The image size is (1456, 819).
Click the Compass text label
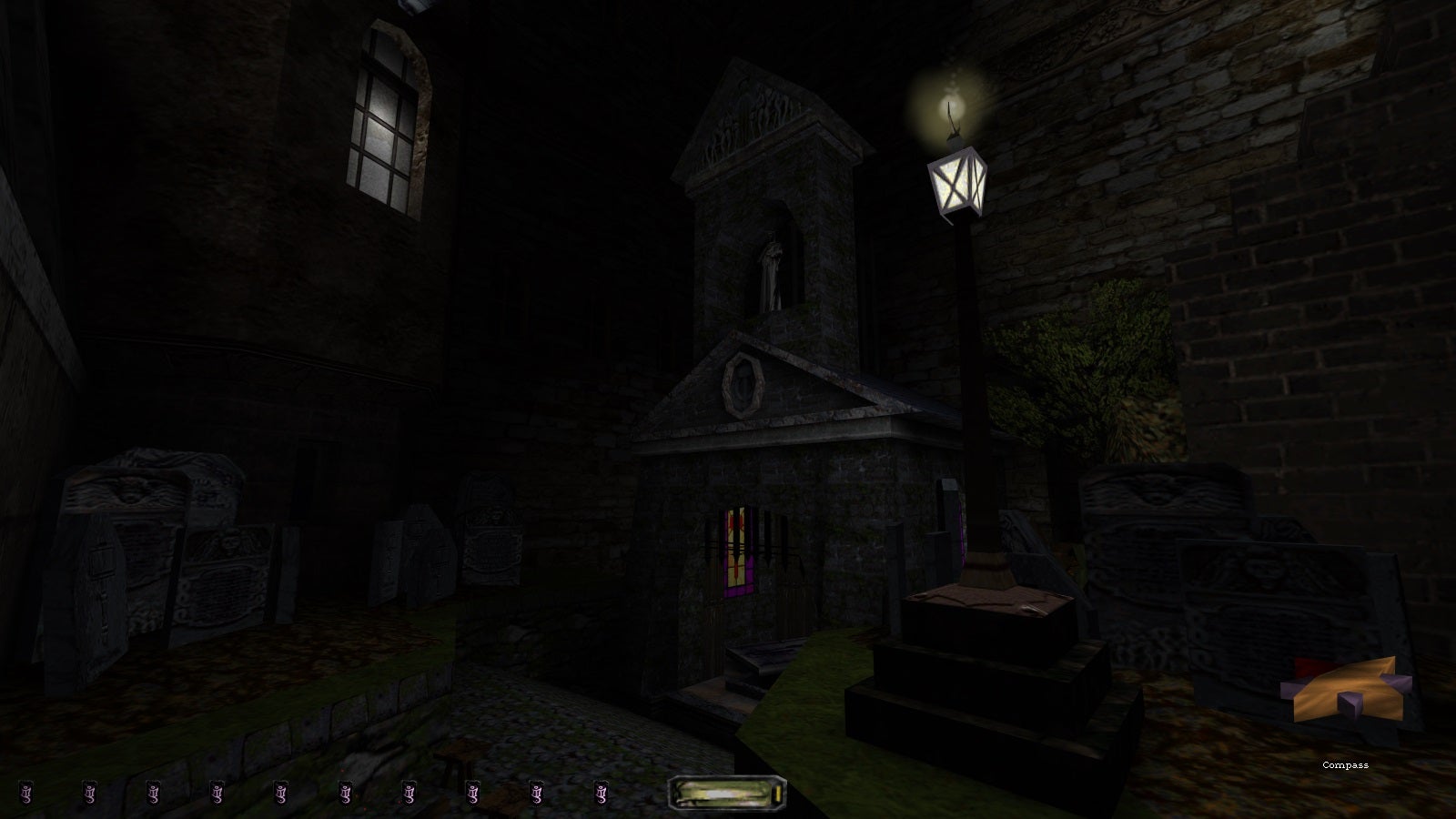(x=1344, y=765)
